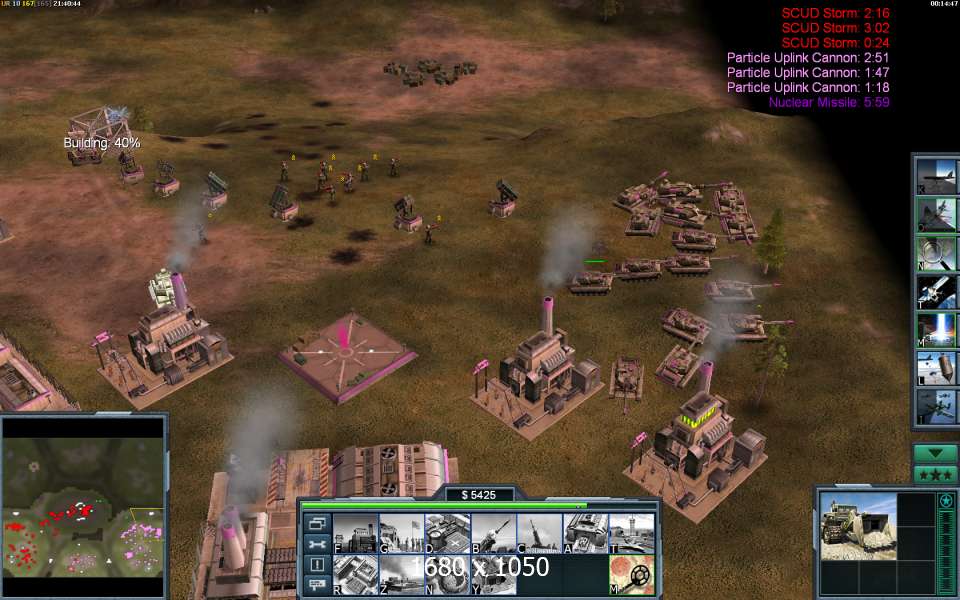
Task: Select the Patriot missile build icon (B)
Action: (x=494, y=533)
